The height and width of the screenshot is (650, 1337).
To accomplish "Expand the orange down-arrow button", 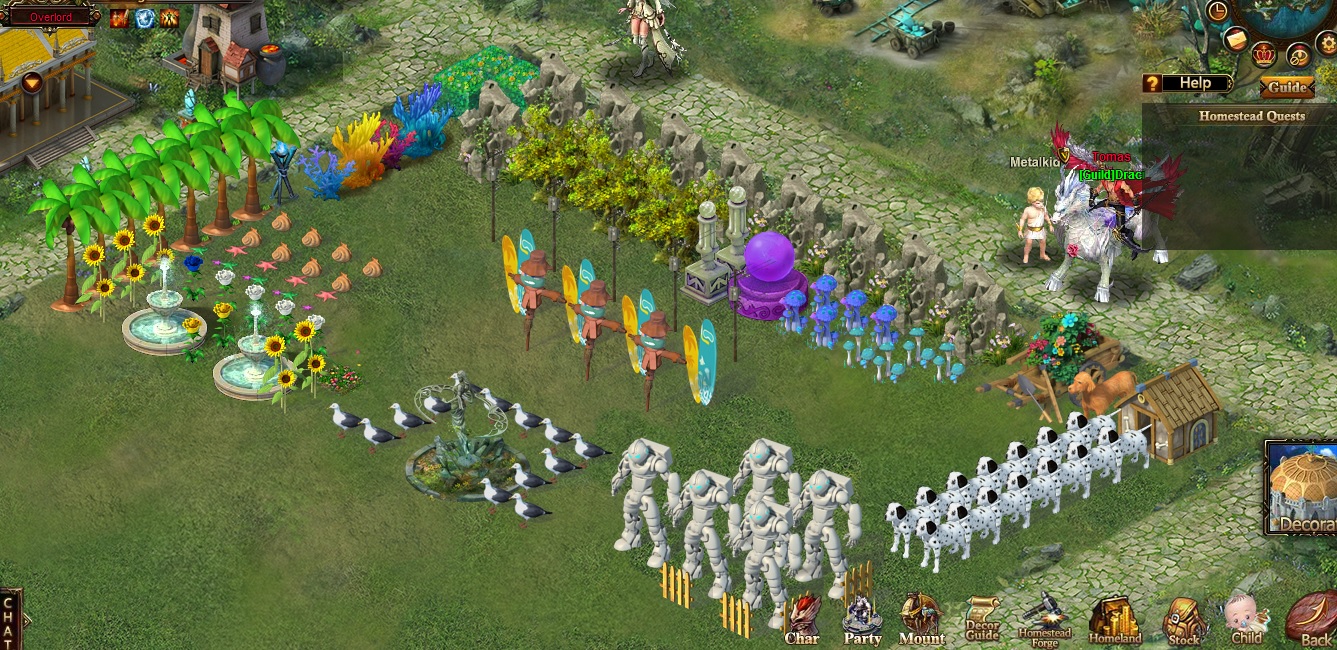I will point(32,82).
